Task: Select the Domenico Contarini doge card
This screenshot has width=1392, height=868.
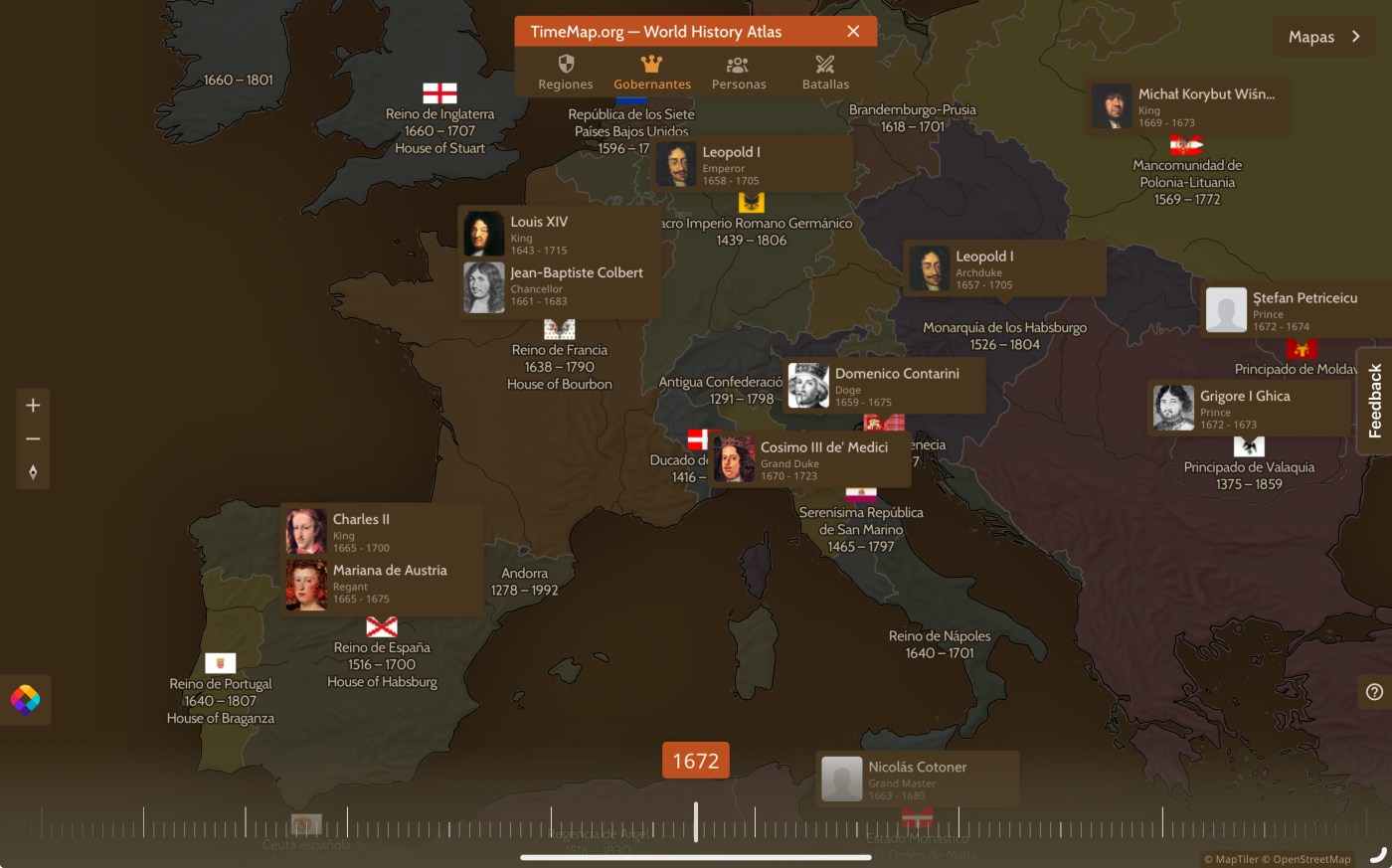Action: point(883,386)
